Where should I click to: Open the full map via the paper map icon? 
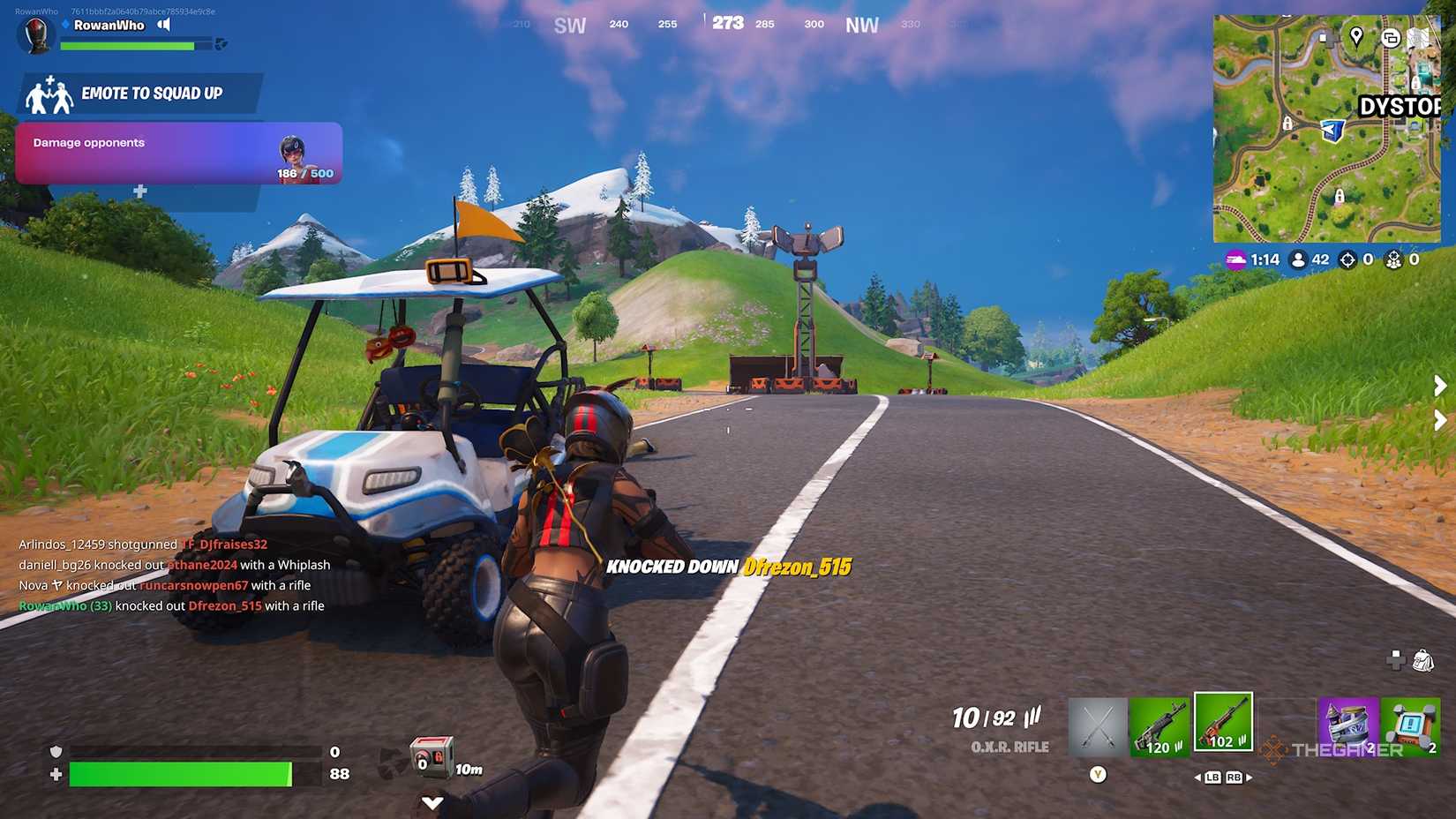tap(1420, 38)
